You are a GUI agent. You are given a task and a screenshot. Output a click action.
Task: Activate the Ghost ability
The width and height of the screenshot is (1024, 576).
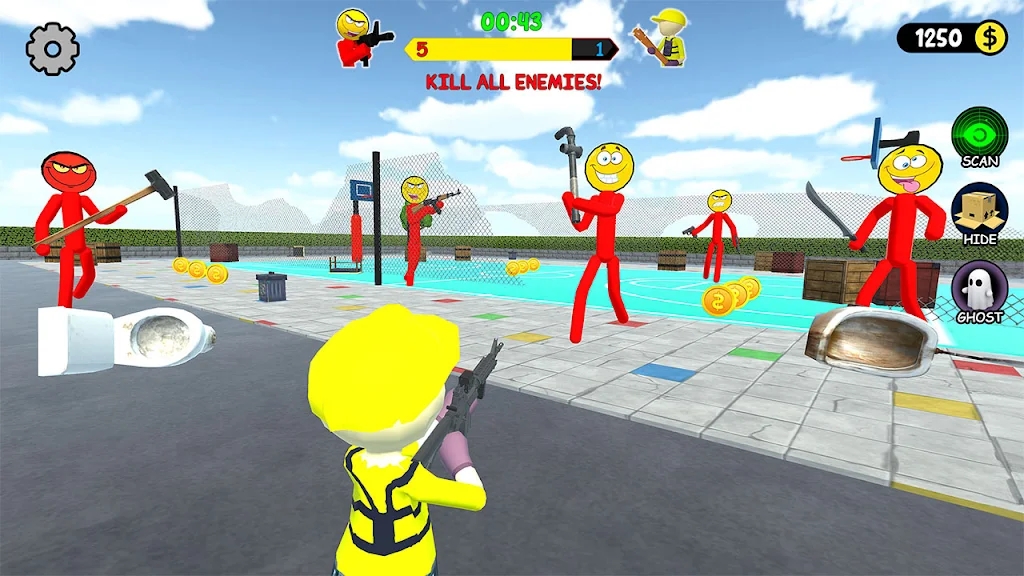pos(979,290)
